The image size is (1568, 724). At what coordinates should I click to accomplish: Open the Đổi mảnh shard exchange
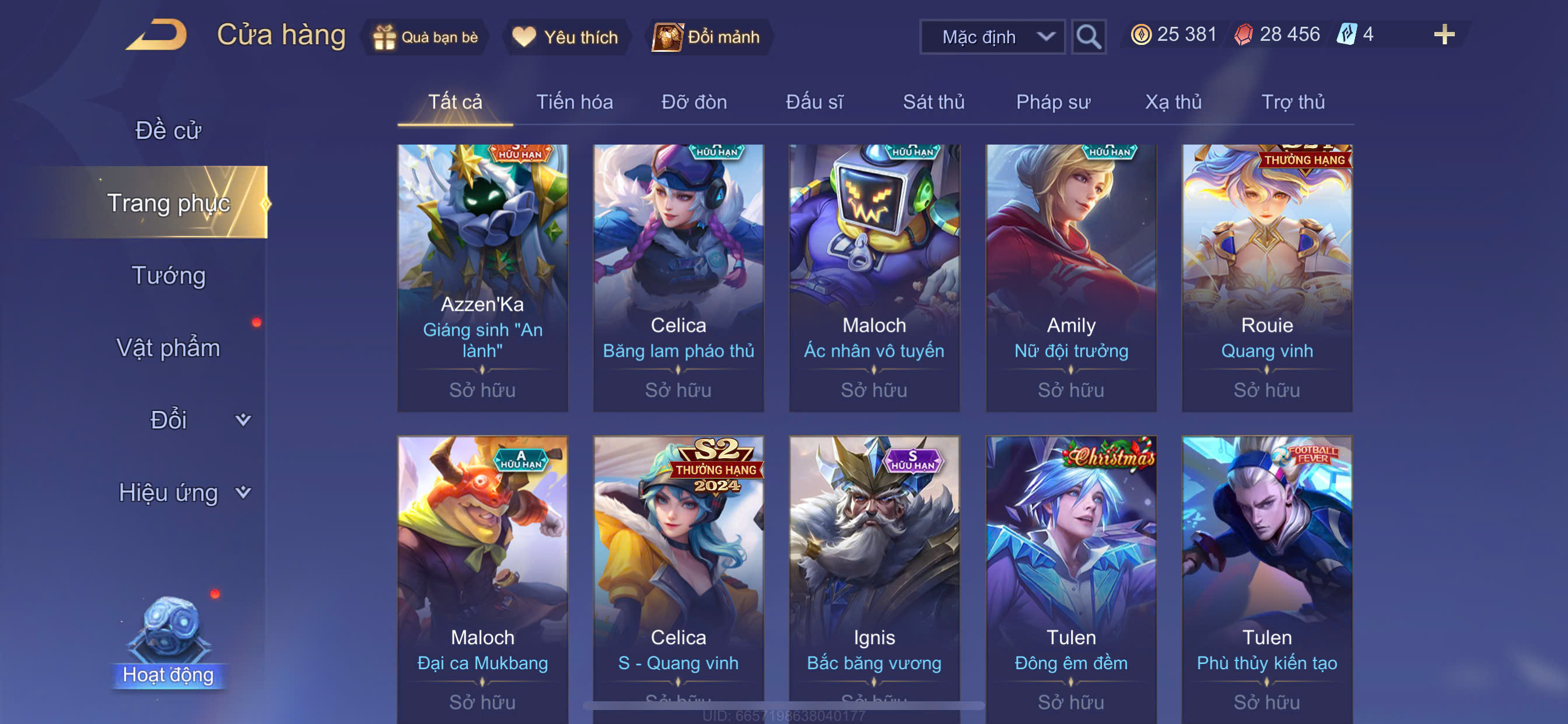click(706, 37)
